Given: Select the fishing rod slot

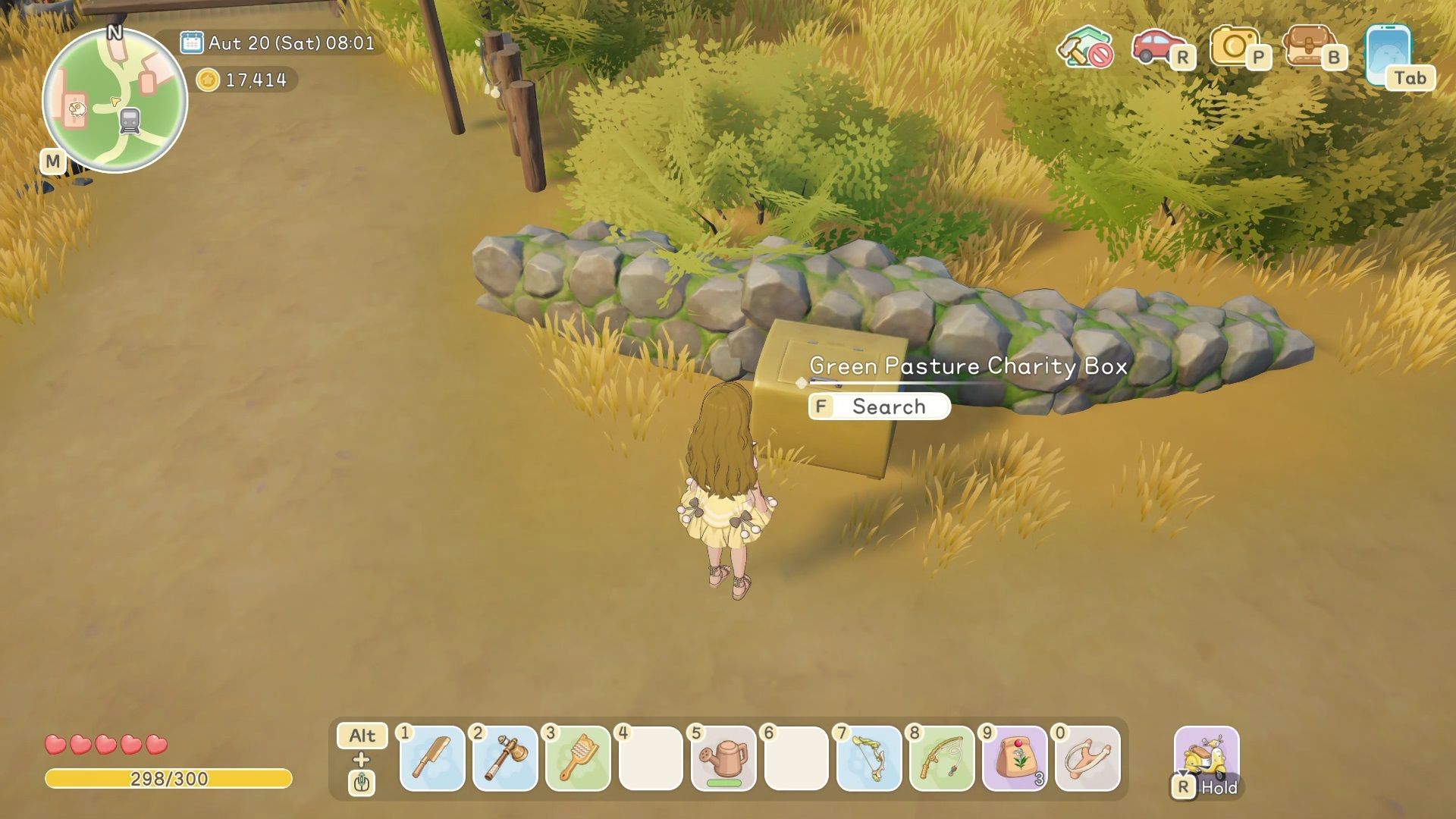Looking at the screenshot, I should coord(942,758).
